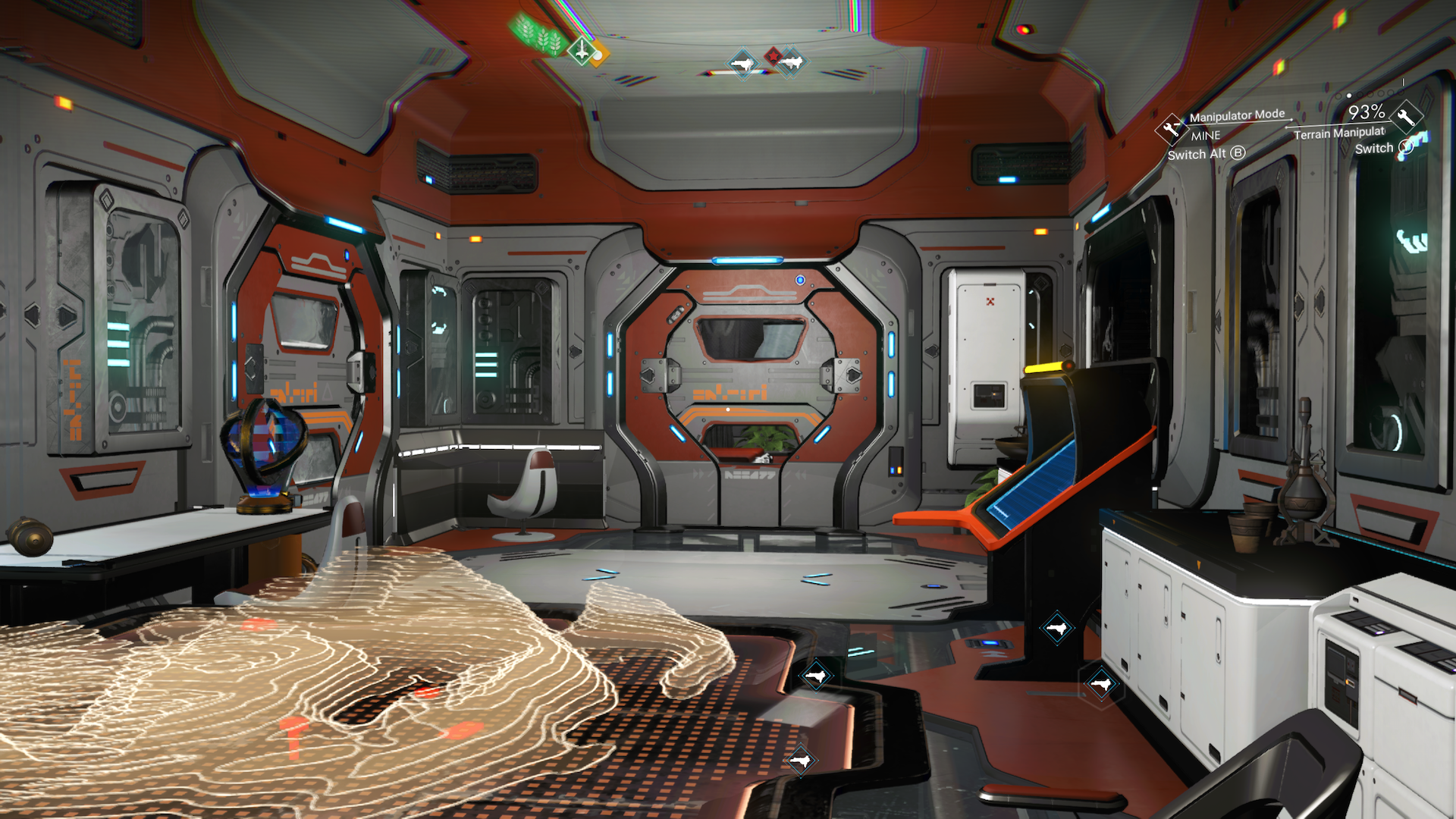Select the starship marker near the orange console
This screenshot has height=819, width=1456.
pyautogui.click(x=1056, y=628)
